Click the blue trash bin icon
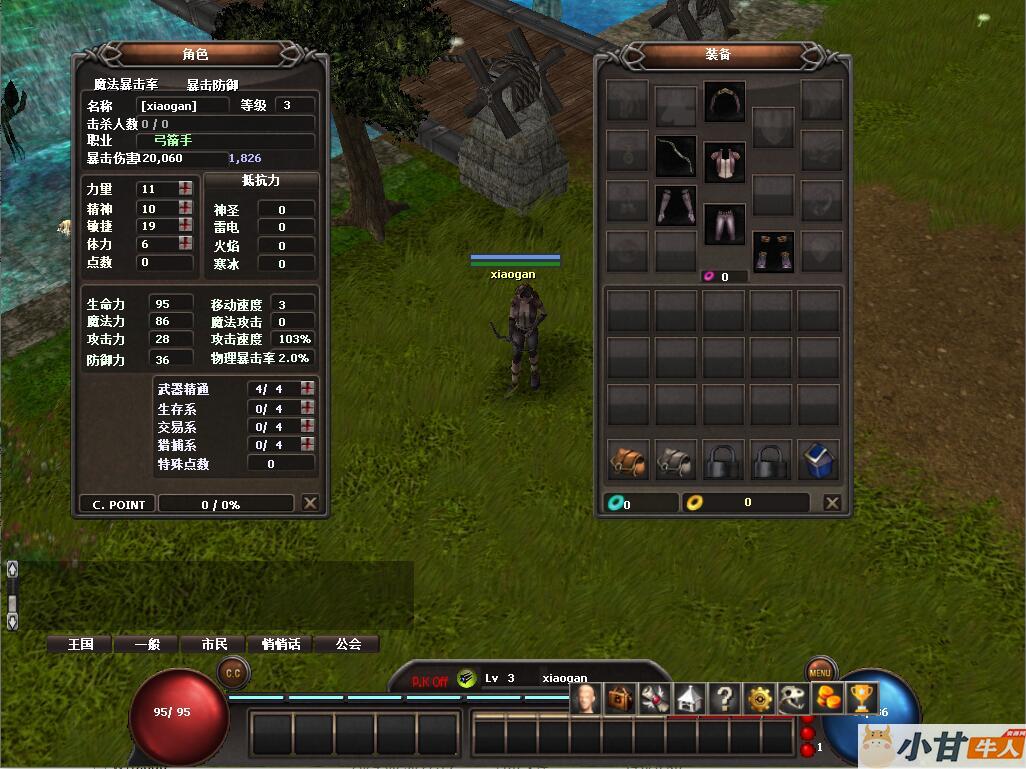1026x769 pixels. click(820, 460)
